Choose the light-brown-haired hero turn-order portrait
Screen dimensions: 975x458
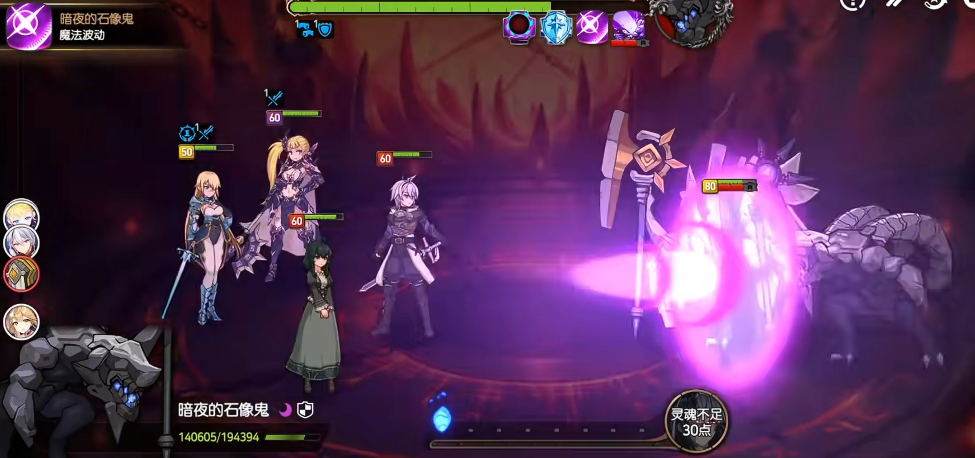[x=21, y=322]
